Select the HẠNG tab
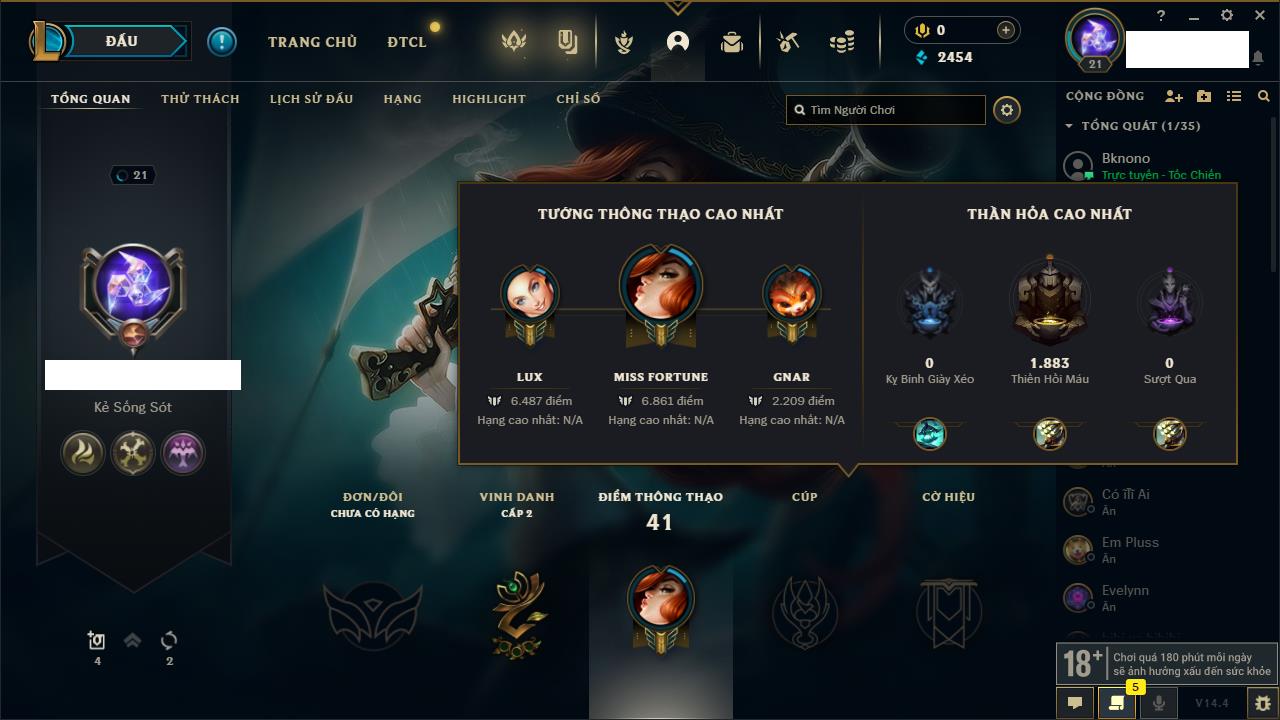1280x720 pixels. click(x=402, y=99)
